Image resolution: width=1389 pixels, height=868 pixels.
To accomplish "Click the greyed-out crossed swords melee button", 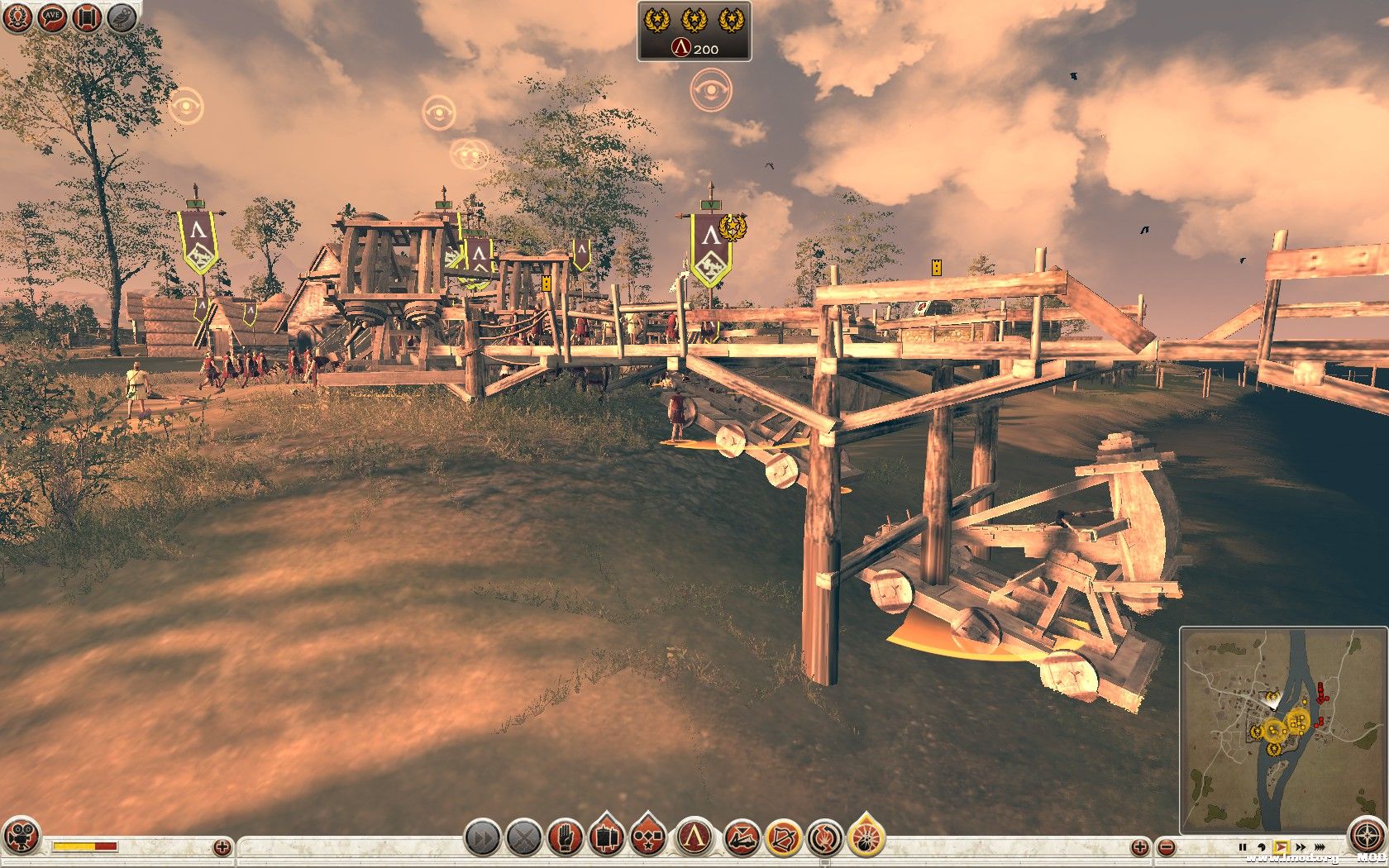I will click(x=523, y=839).
